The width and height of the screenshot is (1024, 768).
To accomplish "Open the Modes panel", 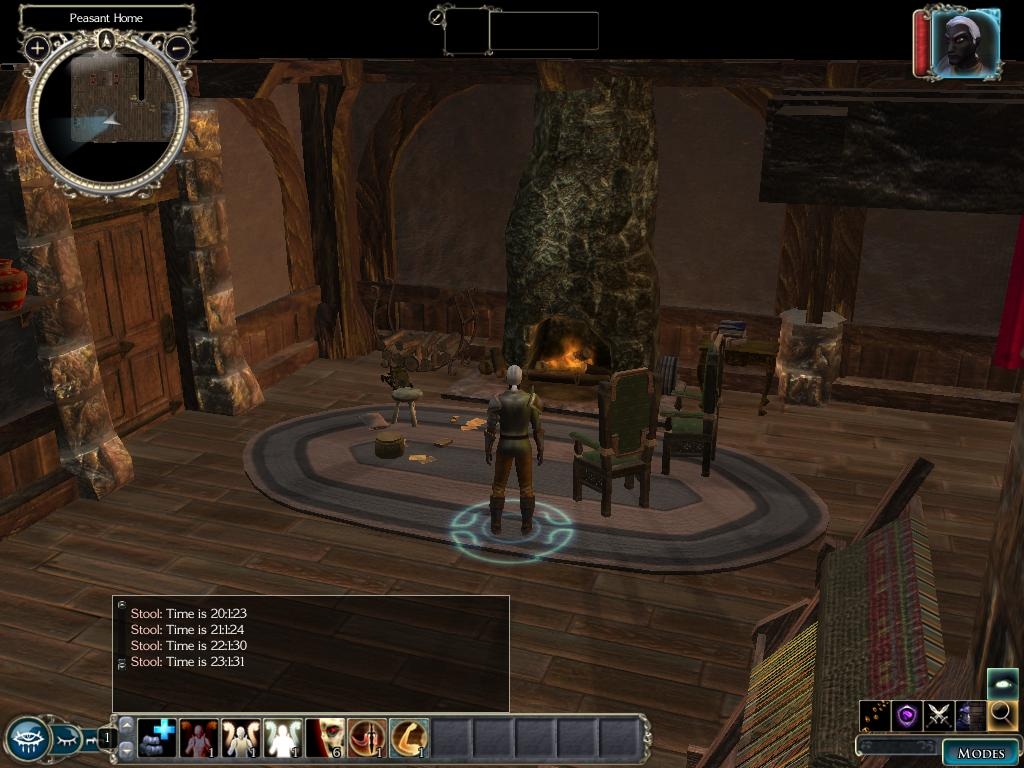I will 980,753.
